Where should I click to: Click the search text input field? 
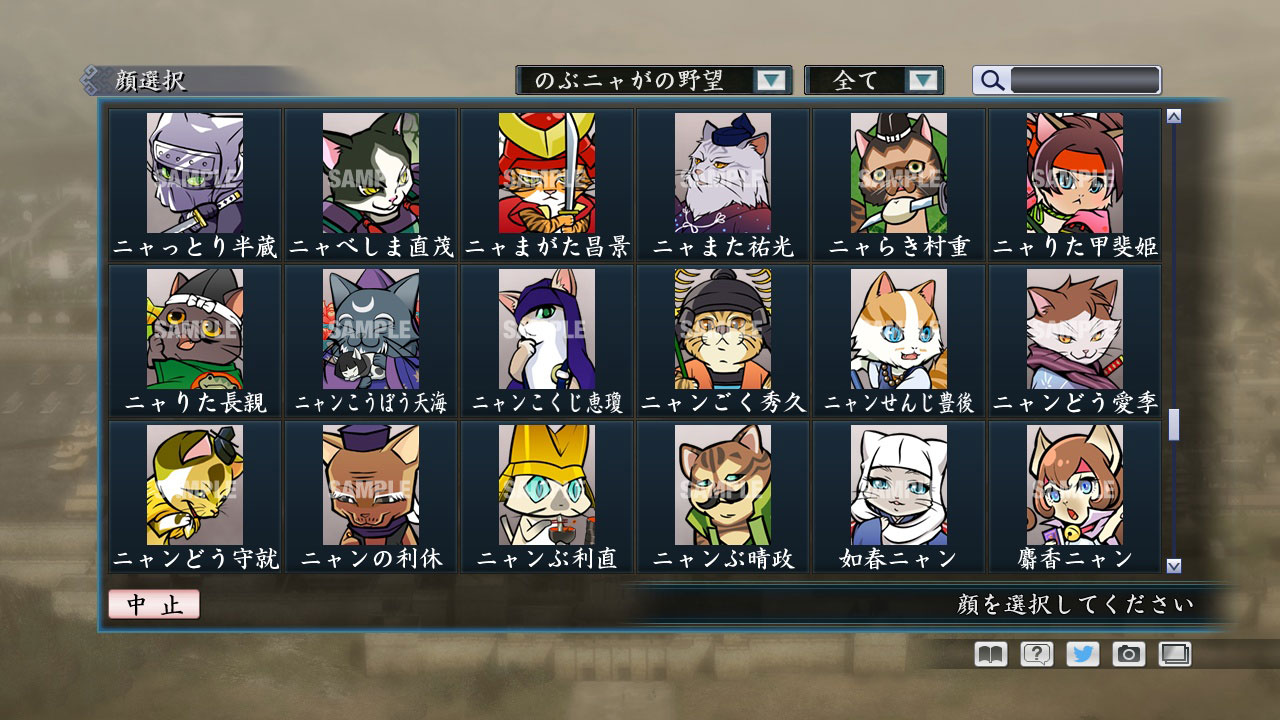click(x=1085, y=80)
